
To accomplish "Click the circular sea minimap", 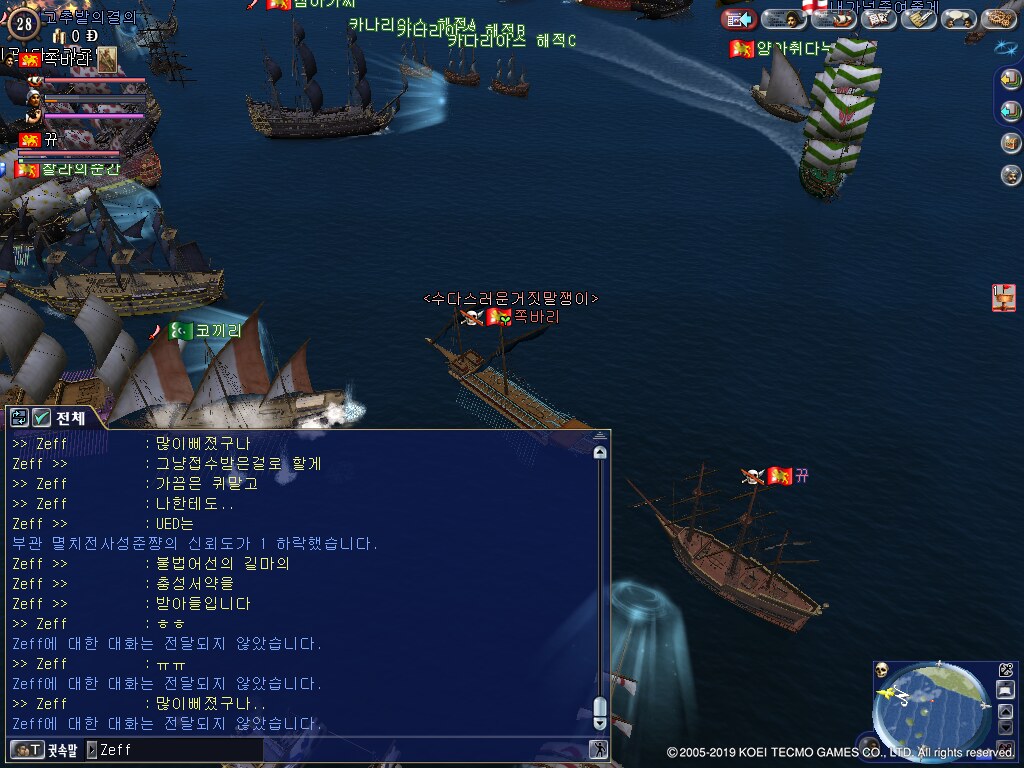I will point(932,711).
